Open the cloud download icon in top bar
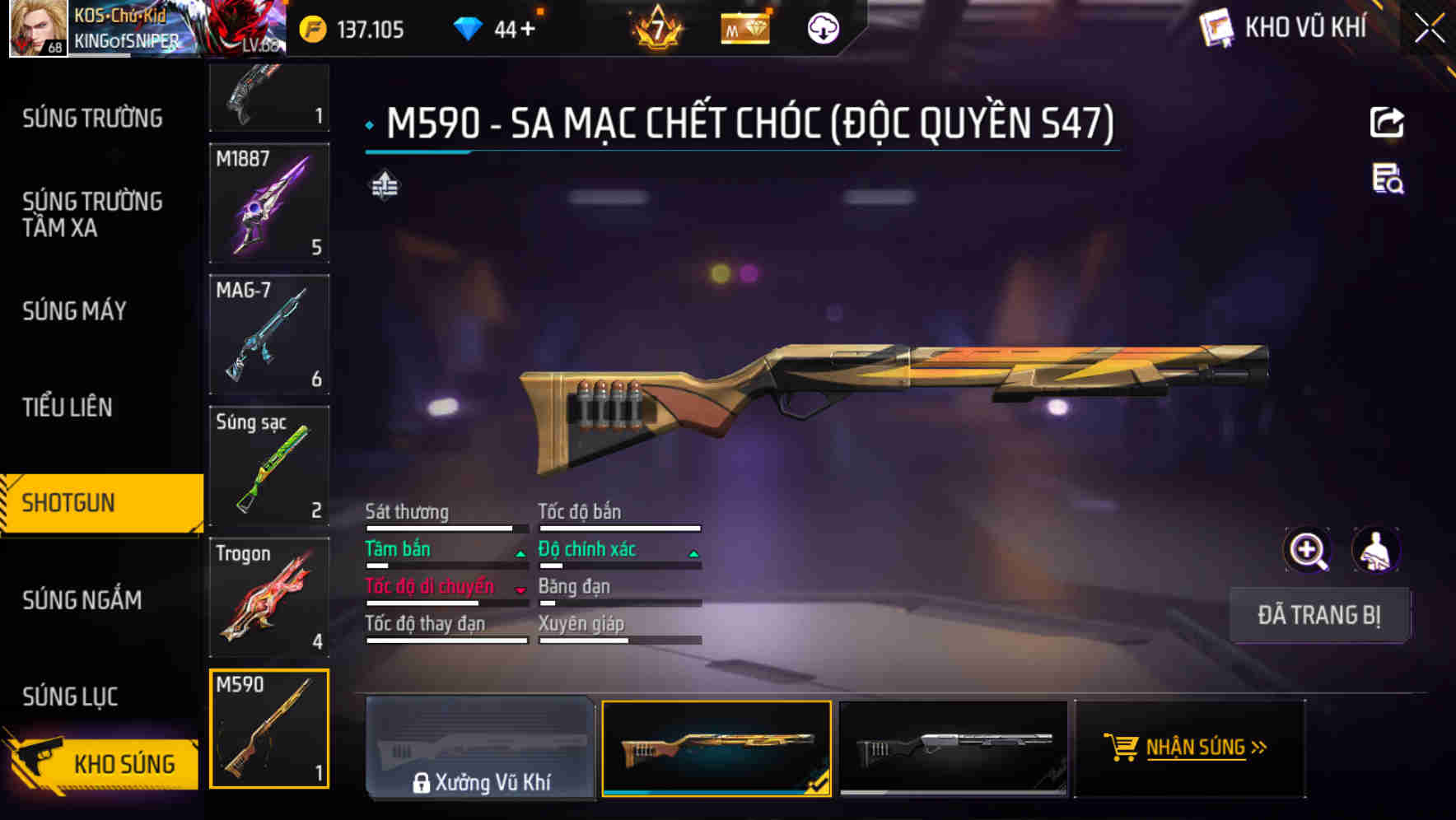The width and height of the screenshot is (1456, 820). click(823, 27)
